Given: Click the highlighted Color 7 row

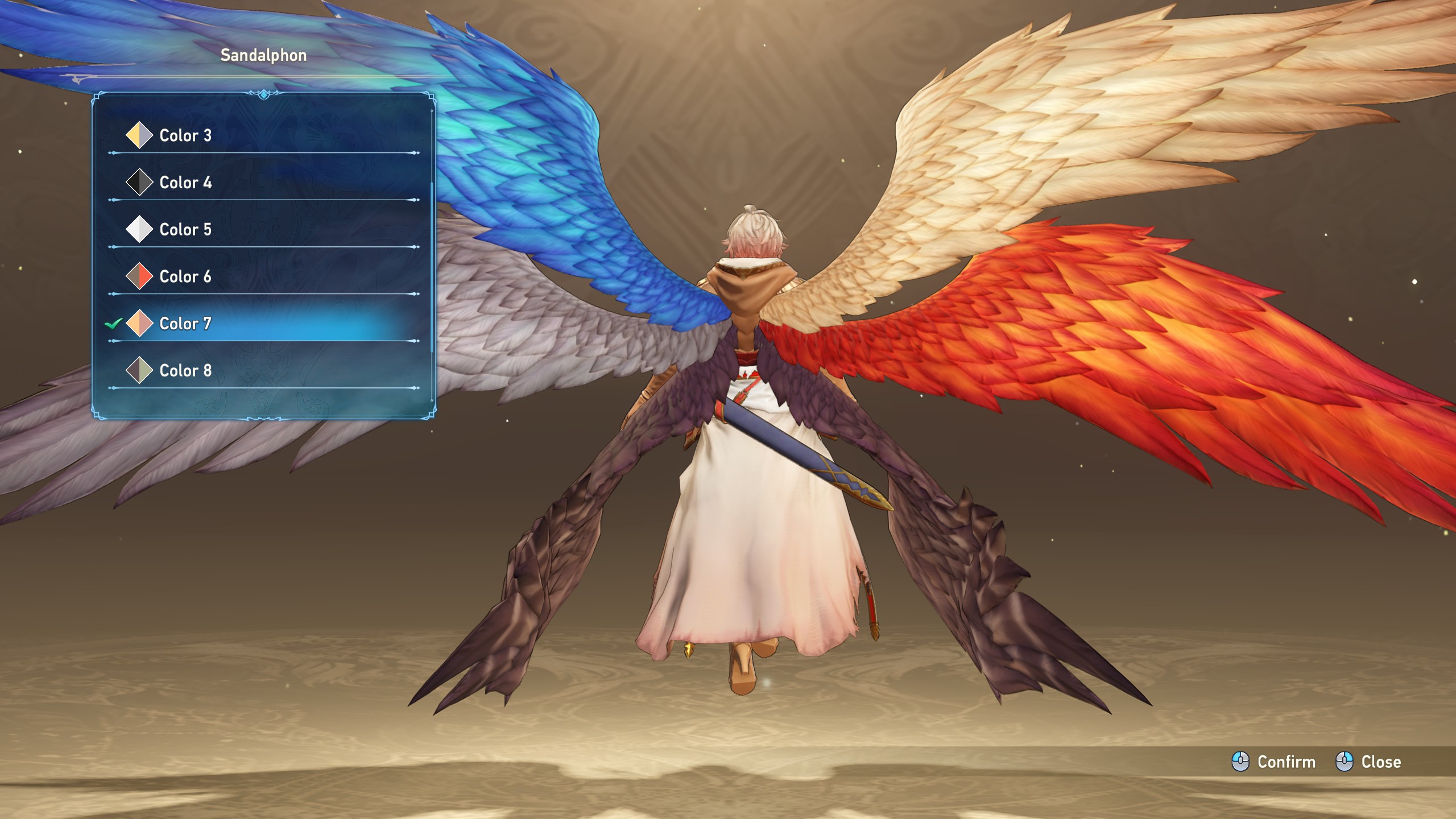Looking at the screenshot, I should tap(185, 324).
